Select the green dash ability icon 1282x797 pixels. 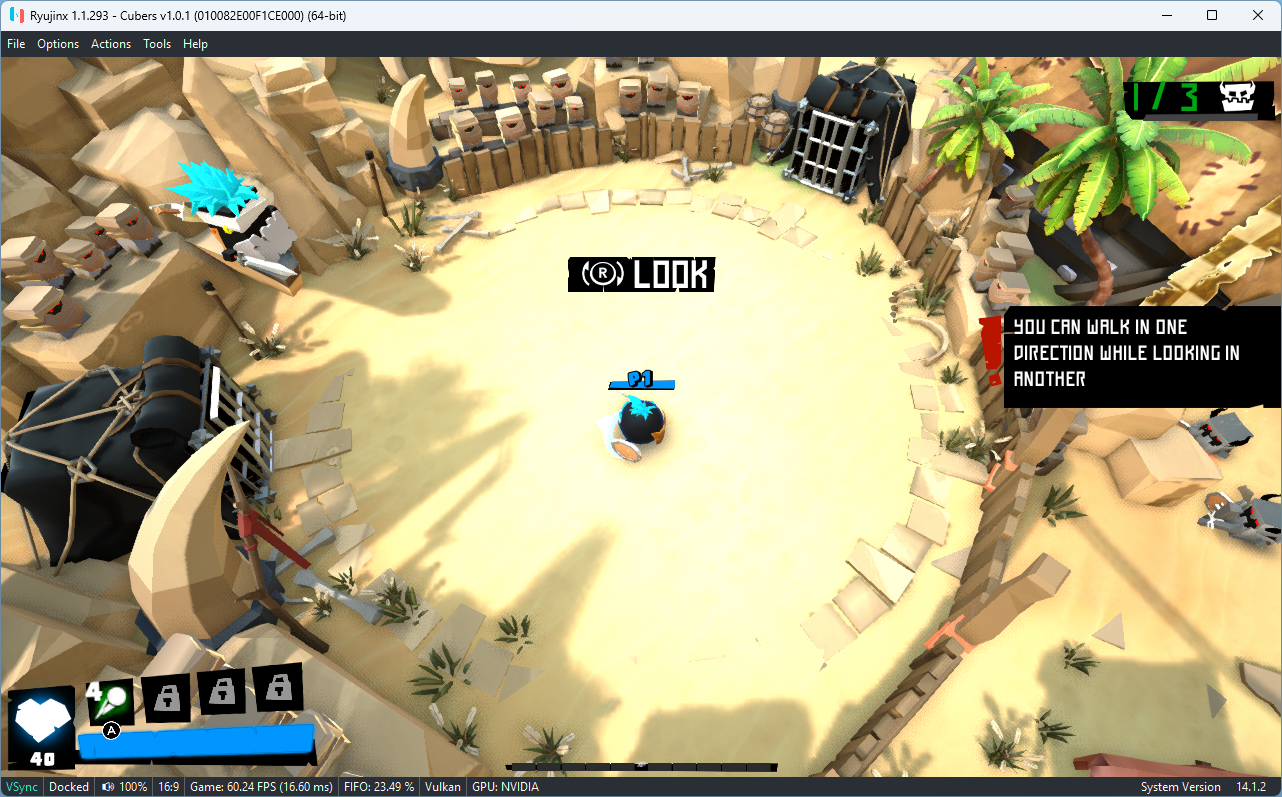(111, 697)
